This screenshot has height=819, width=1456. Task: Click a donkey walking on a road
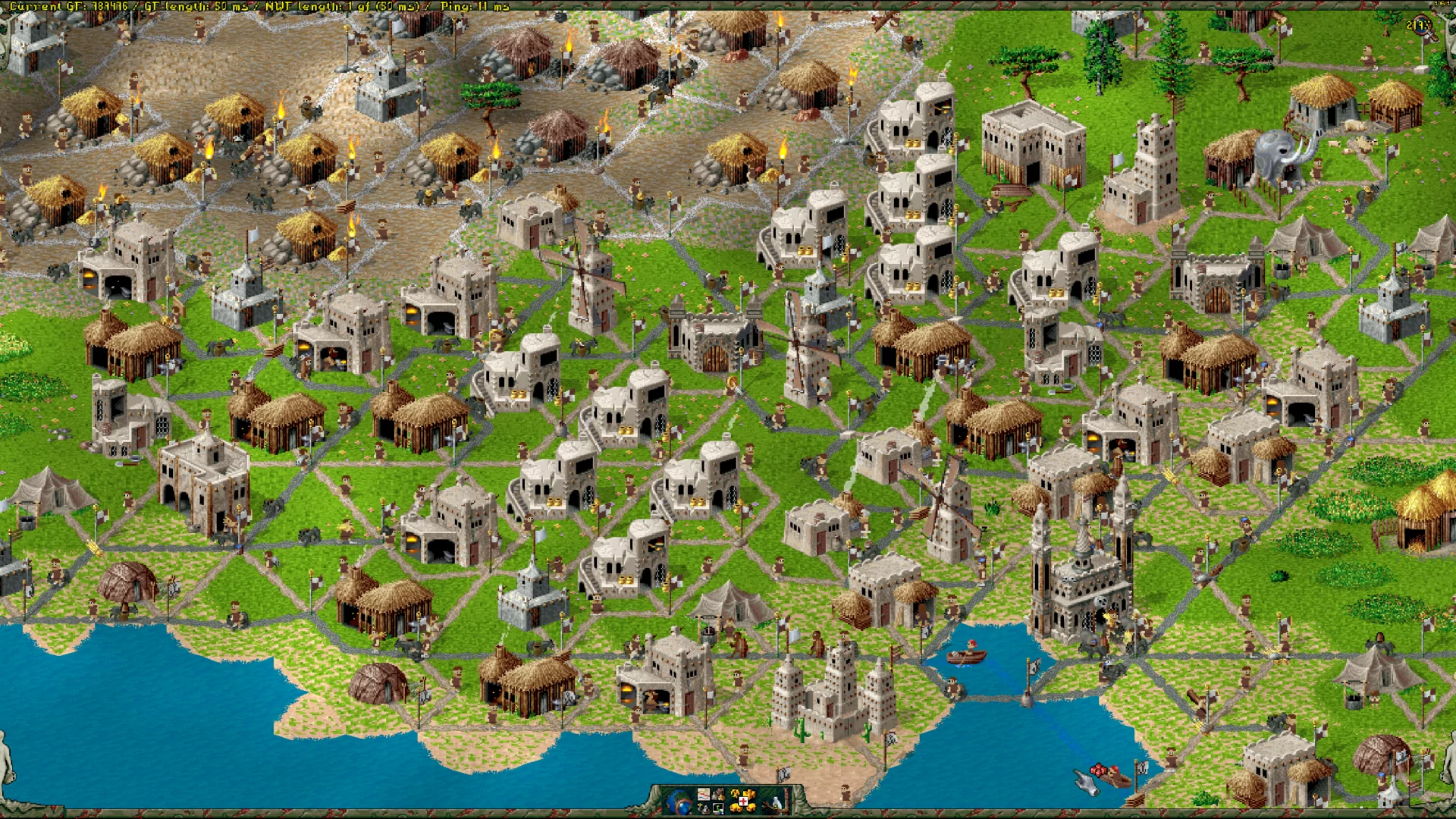click(123, 611)
